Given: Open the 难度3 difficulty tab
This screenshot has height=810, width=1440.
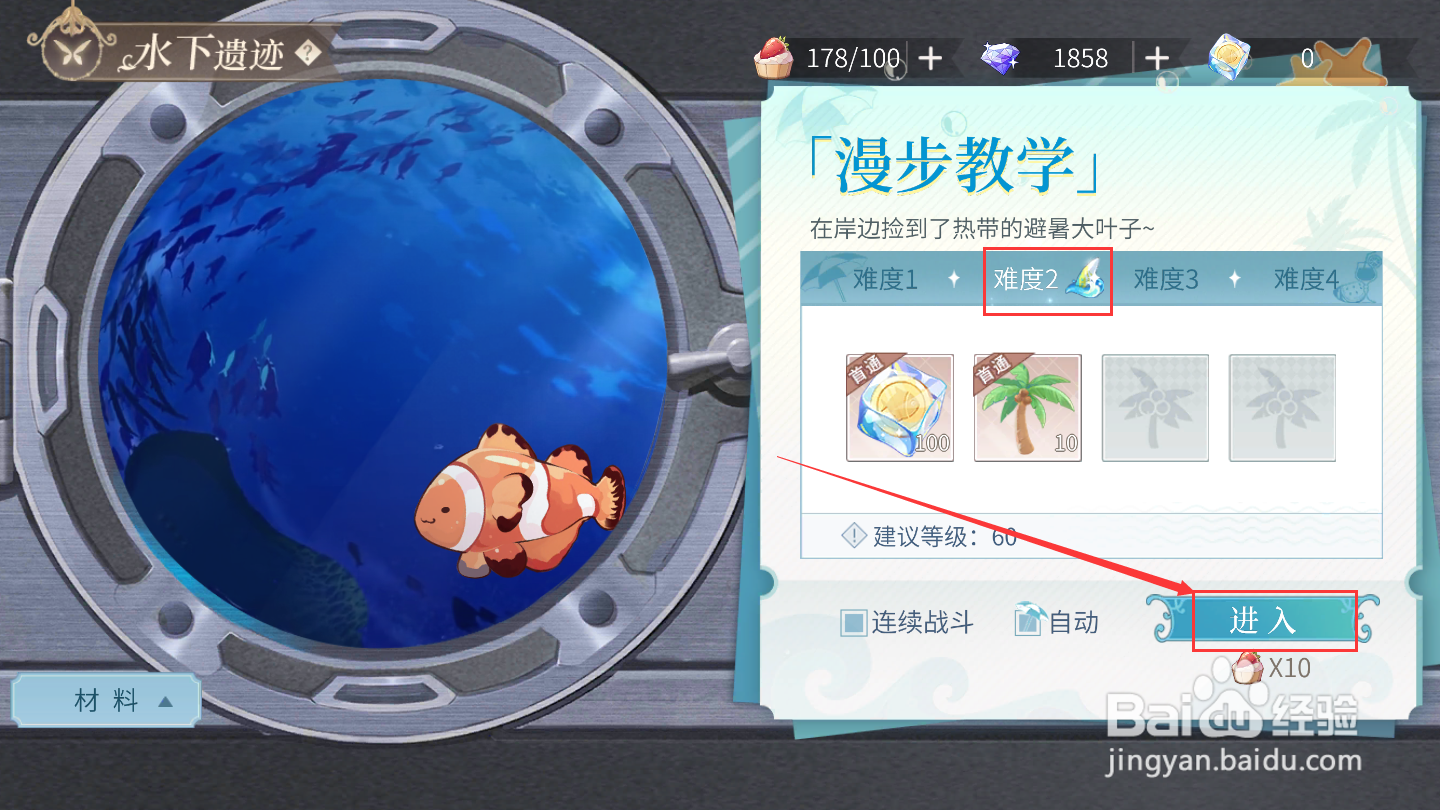Looking at the screenshot, I should [x=1165, y=280].
